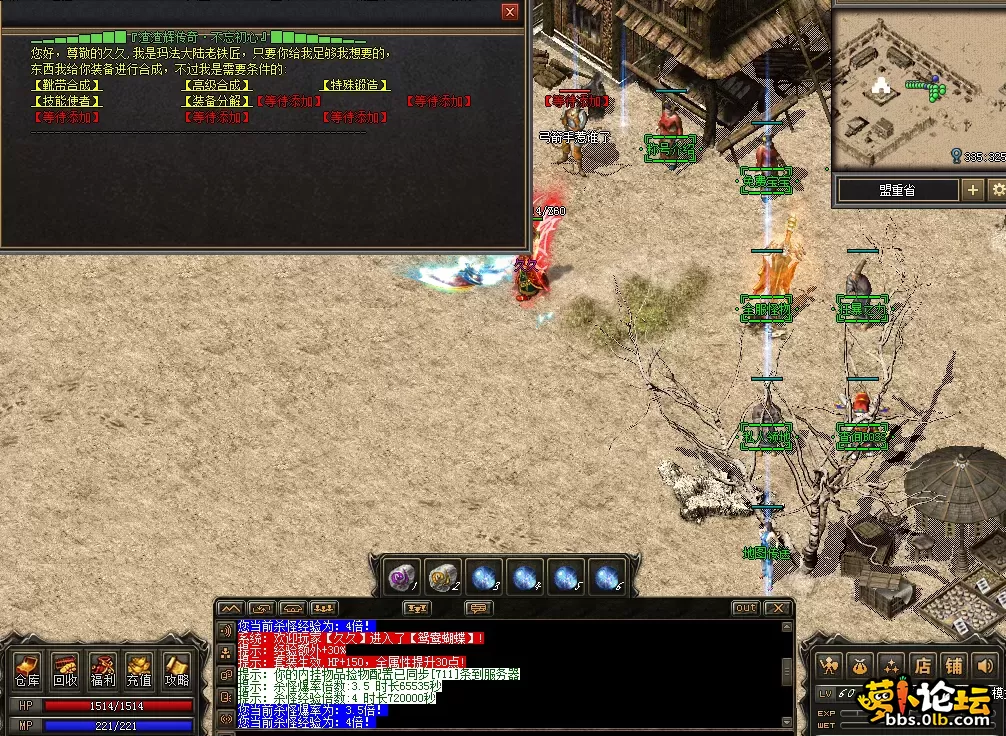Click the chat window's out button
The width and height of the screenshot is (1006, 736).
coord(745,608)
